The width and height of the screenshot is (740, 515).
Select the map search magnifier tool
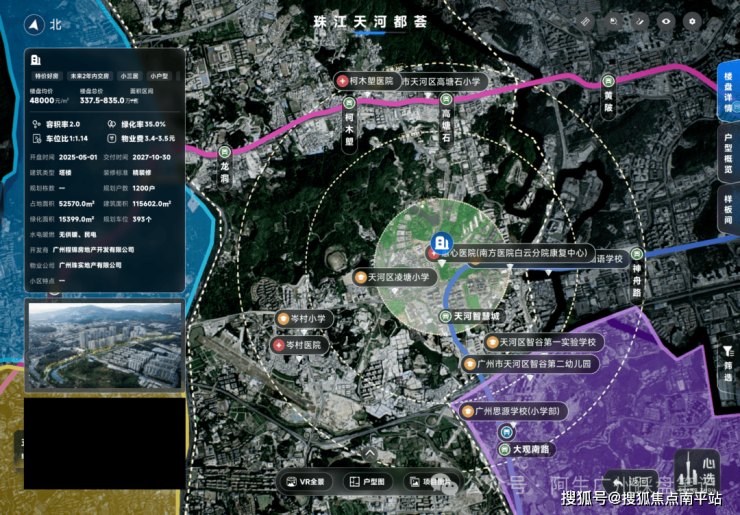coord(612,21)
